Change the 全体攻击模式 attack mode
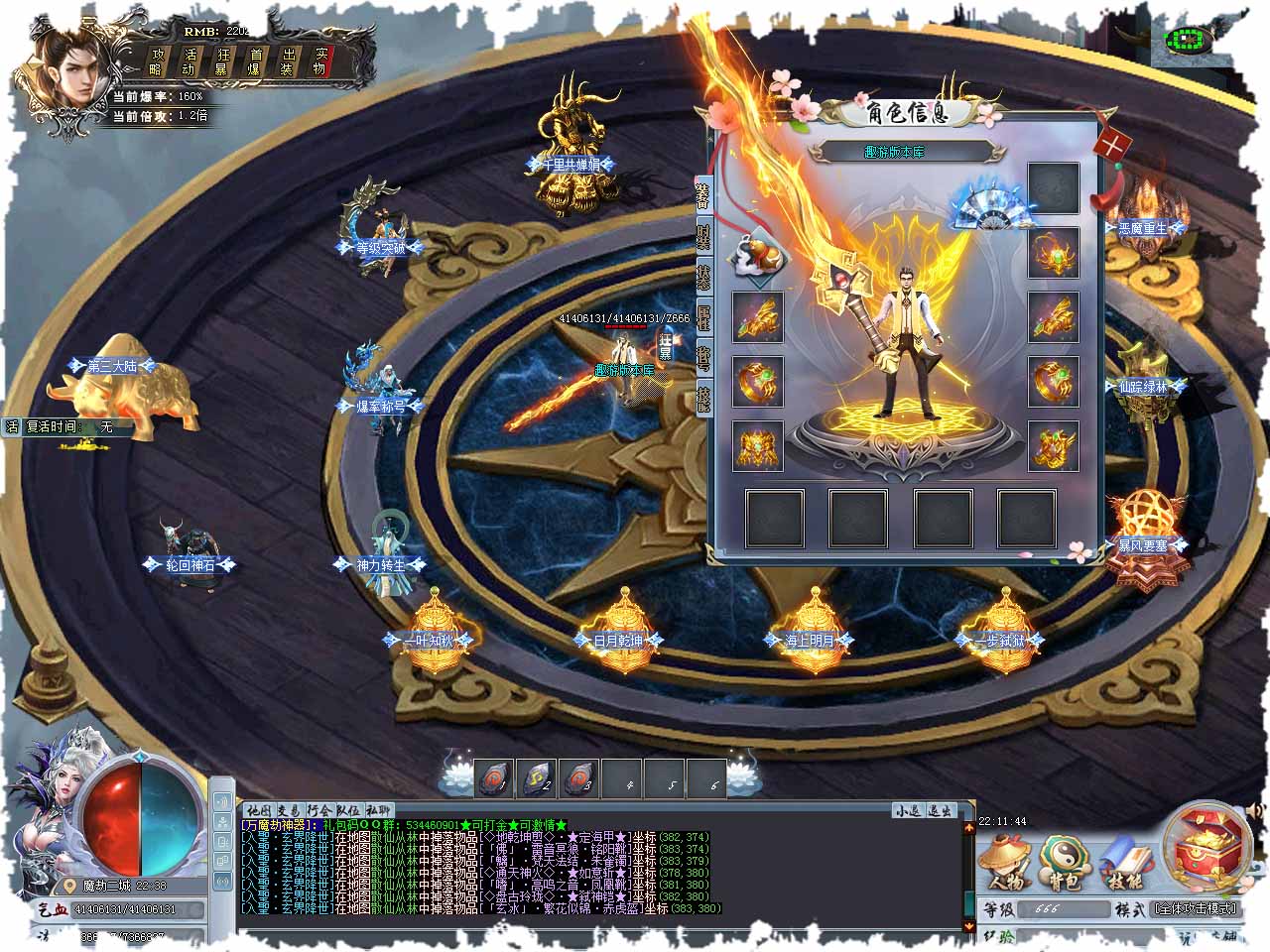This screenshot has width=1270, height=952. (x=1195, y=909)
